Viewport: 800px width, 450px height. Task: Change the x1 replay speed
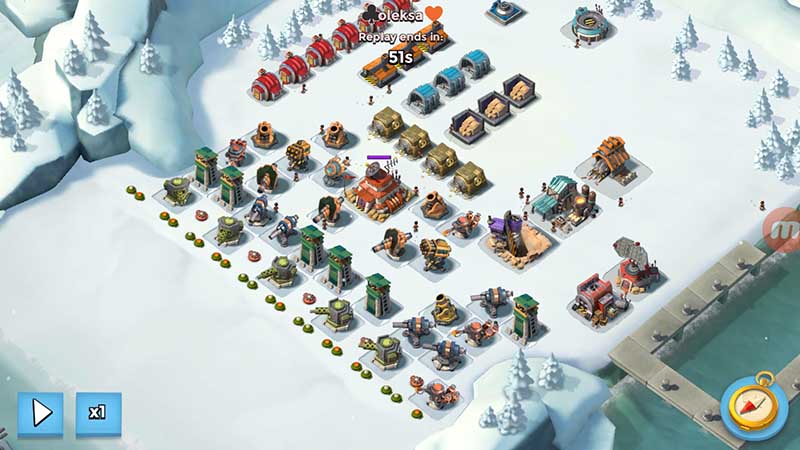[x=98, y=413]
